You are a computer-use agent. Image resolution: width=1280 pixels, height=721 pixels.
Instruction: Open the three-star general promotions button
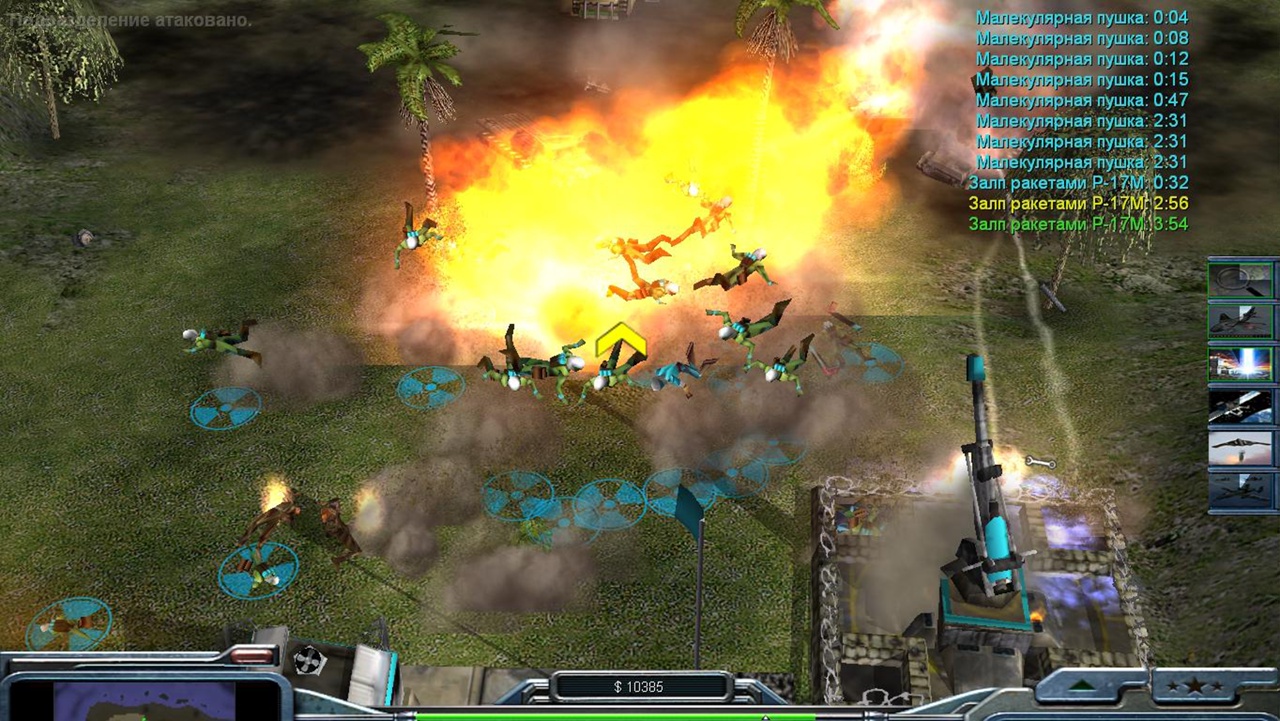tap(1201, 686)
